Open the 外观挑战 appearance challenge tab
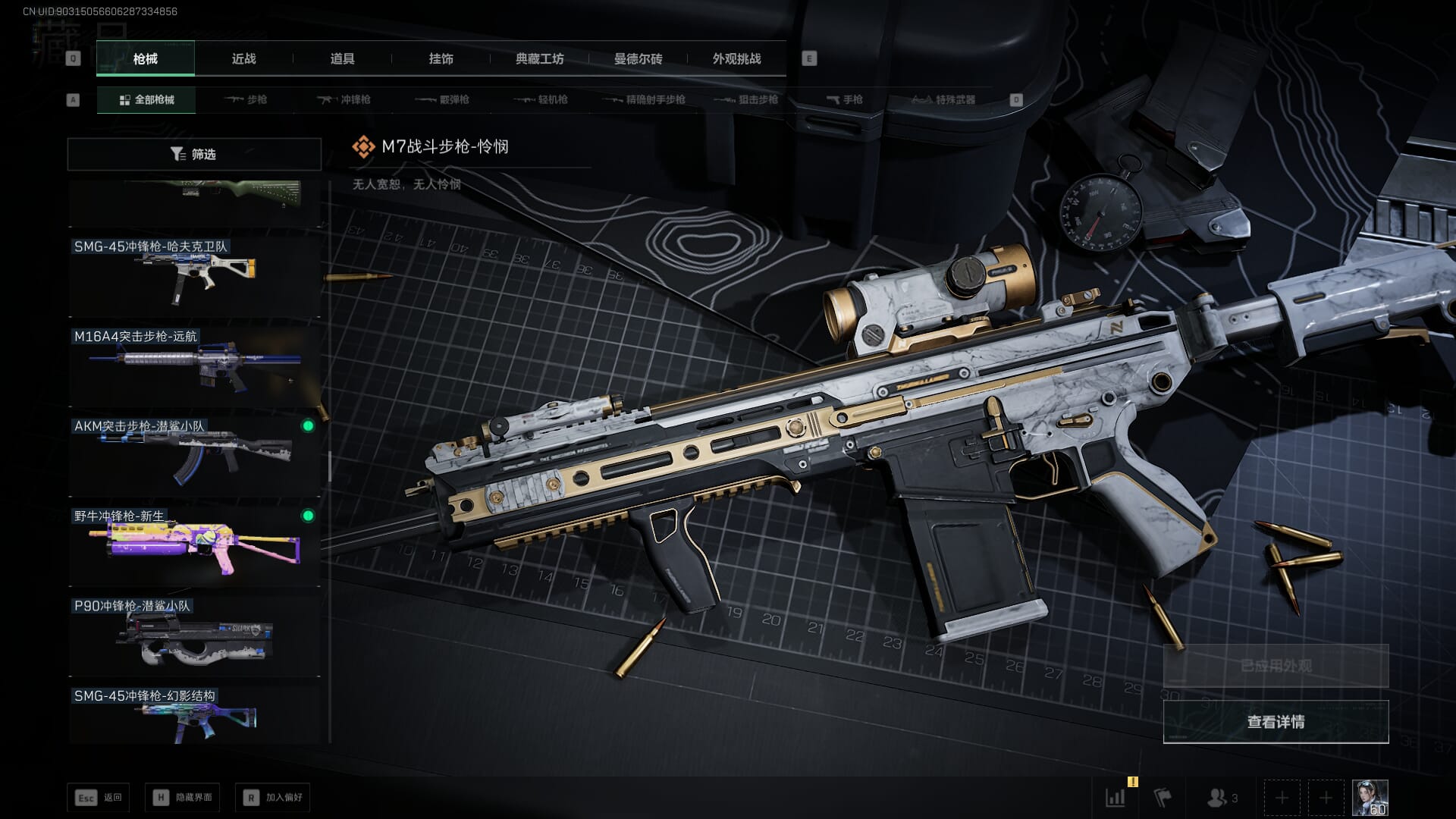This screenshot has width=1456, height=819. coord(736,58)
